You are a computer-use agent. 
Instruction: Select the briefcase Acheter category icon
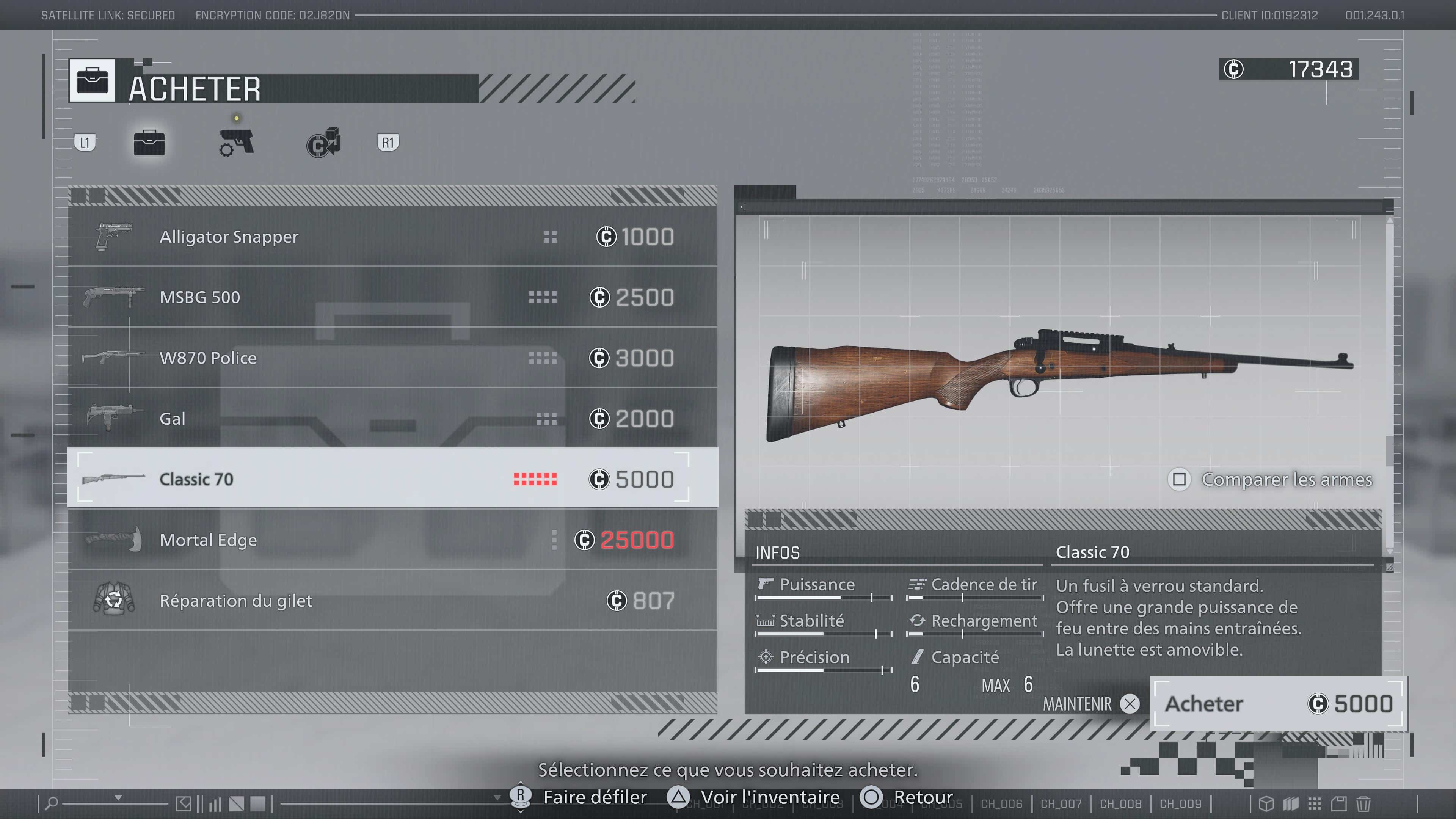point(149,143)
